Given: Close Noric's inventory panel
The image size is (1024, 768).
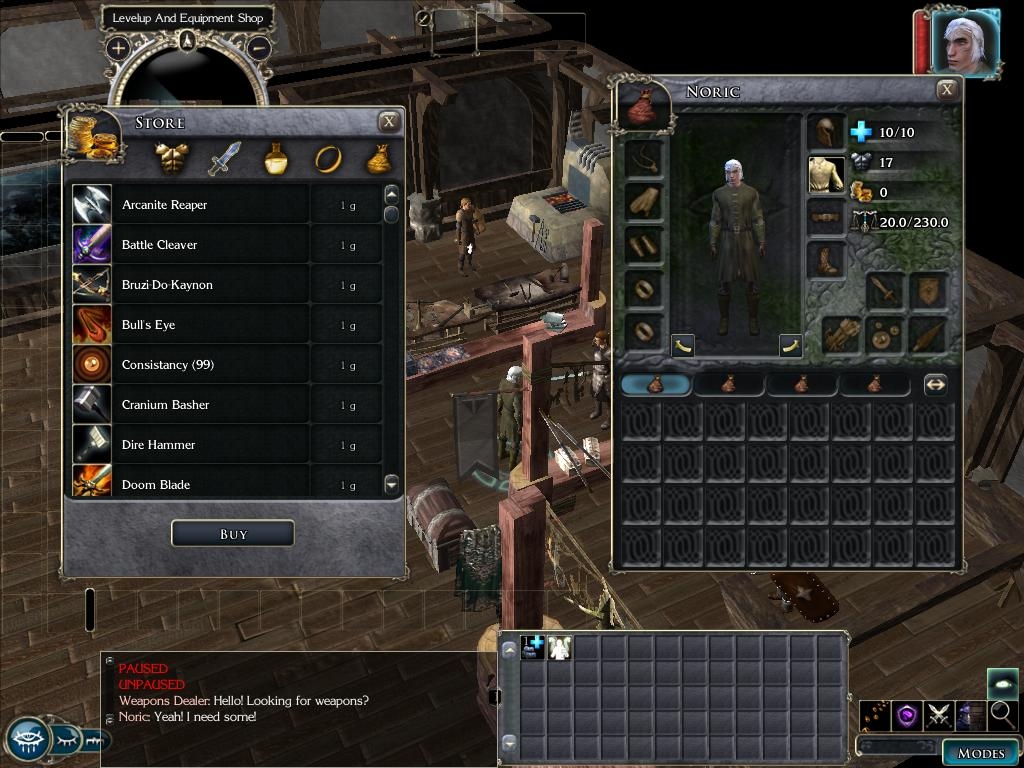Looking at the screenshot, I should coord(946,90).
